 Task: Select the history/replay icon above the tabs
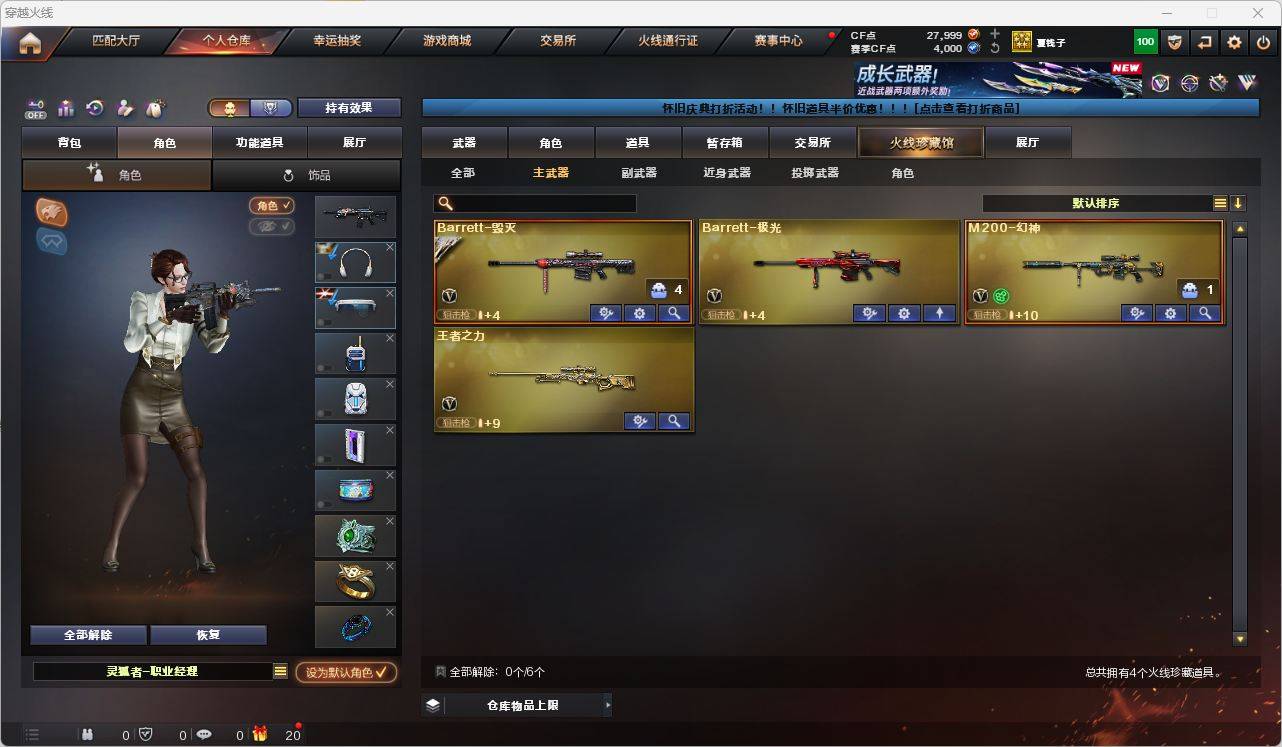(94, 108)
